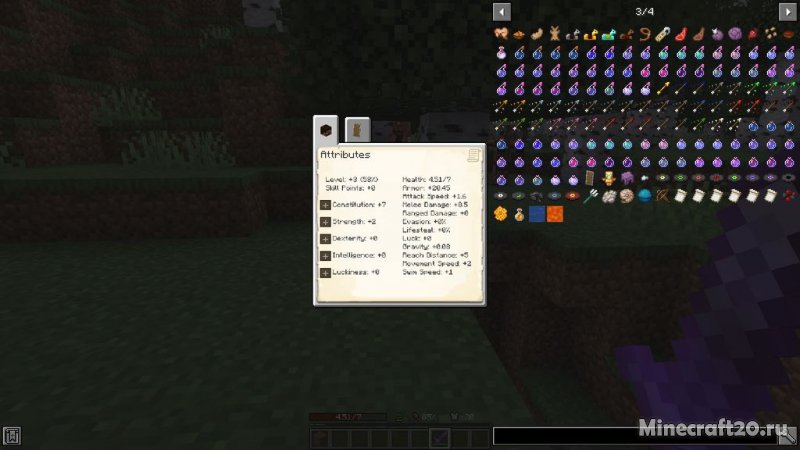This screenshot has width=800, height=450.
Task: Select the active dark block tab
Action: coord(326,130)
